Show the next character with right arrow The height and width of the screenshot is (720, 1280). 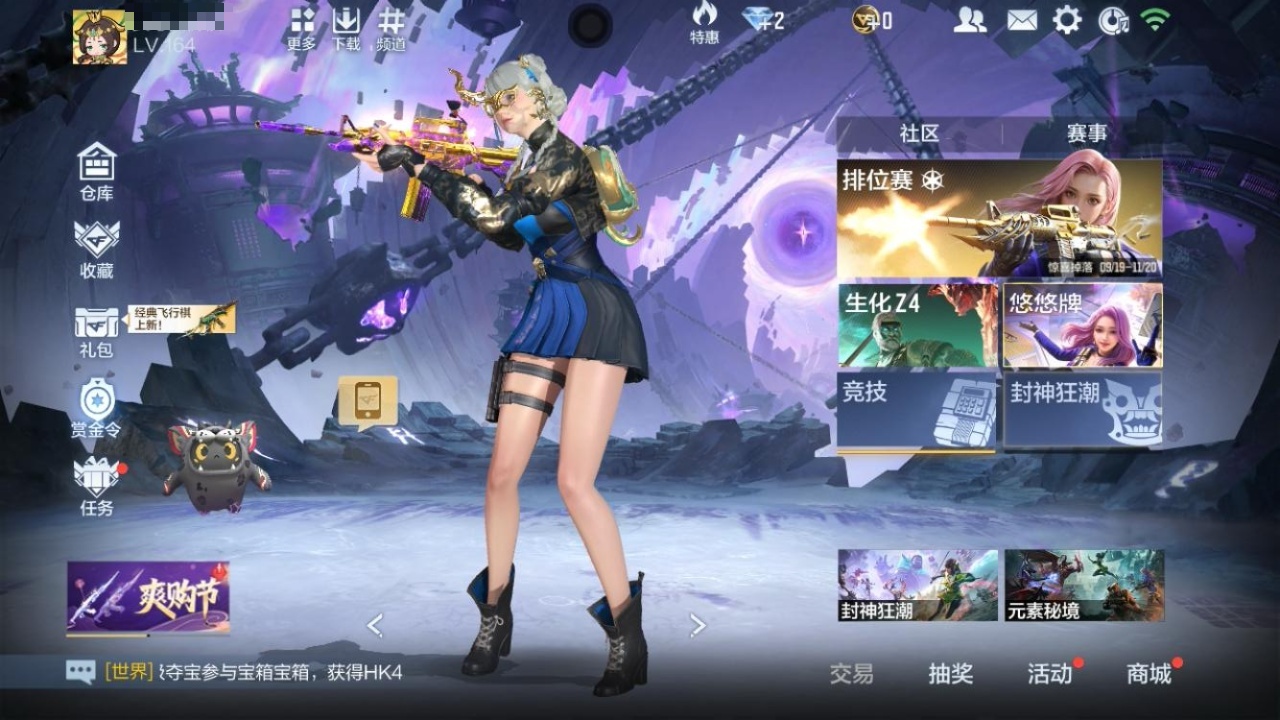[698, 626]
